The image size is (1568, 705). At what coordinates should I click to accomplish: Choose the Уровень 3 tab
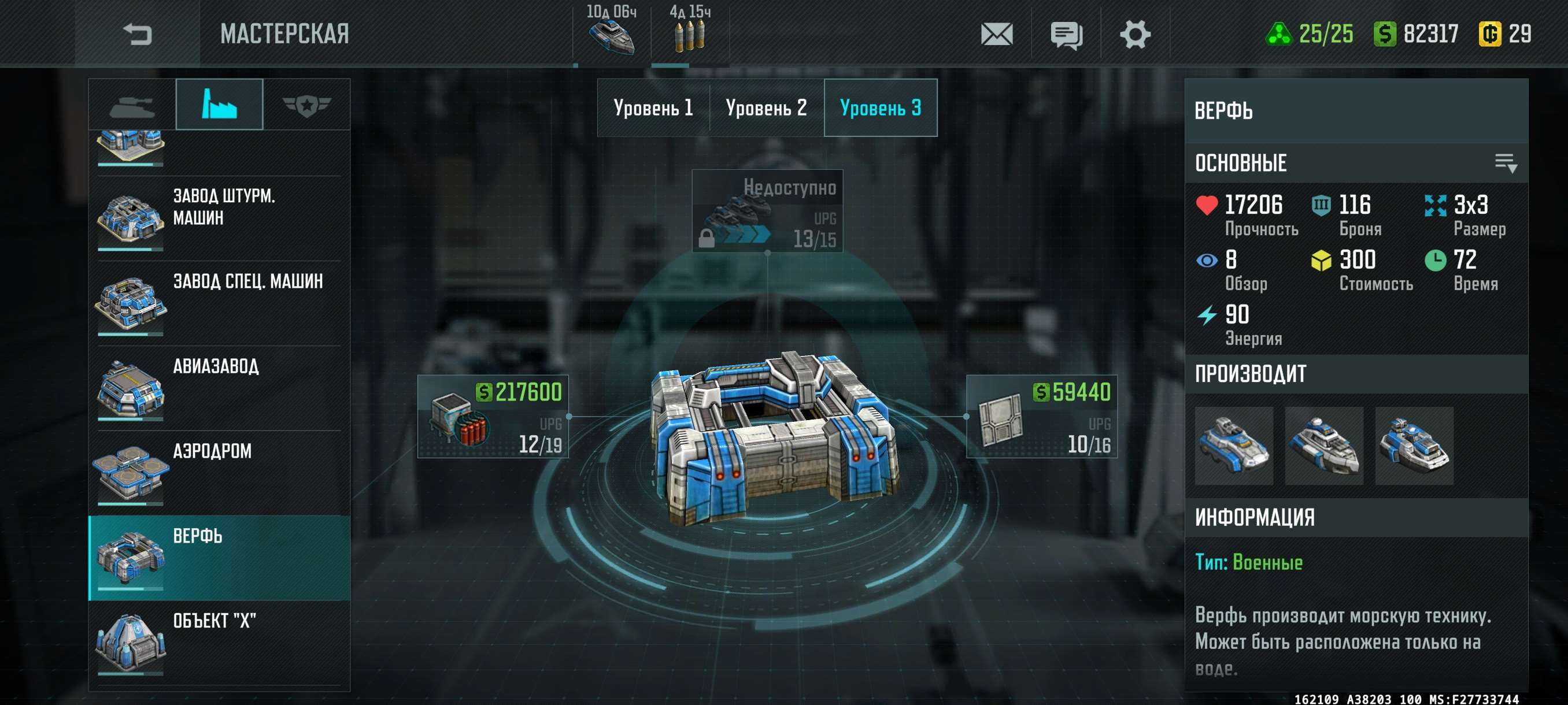880,108
